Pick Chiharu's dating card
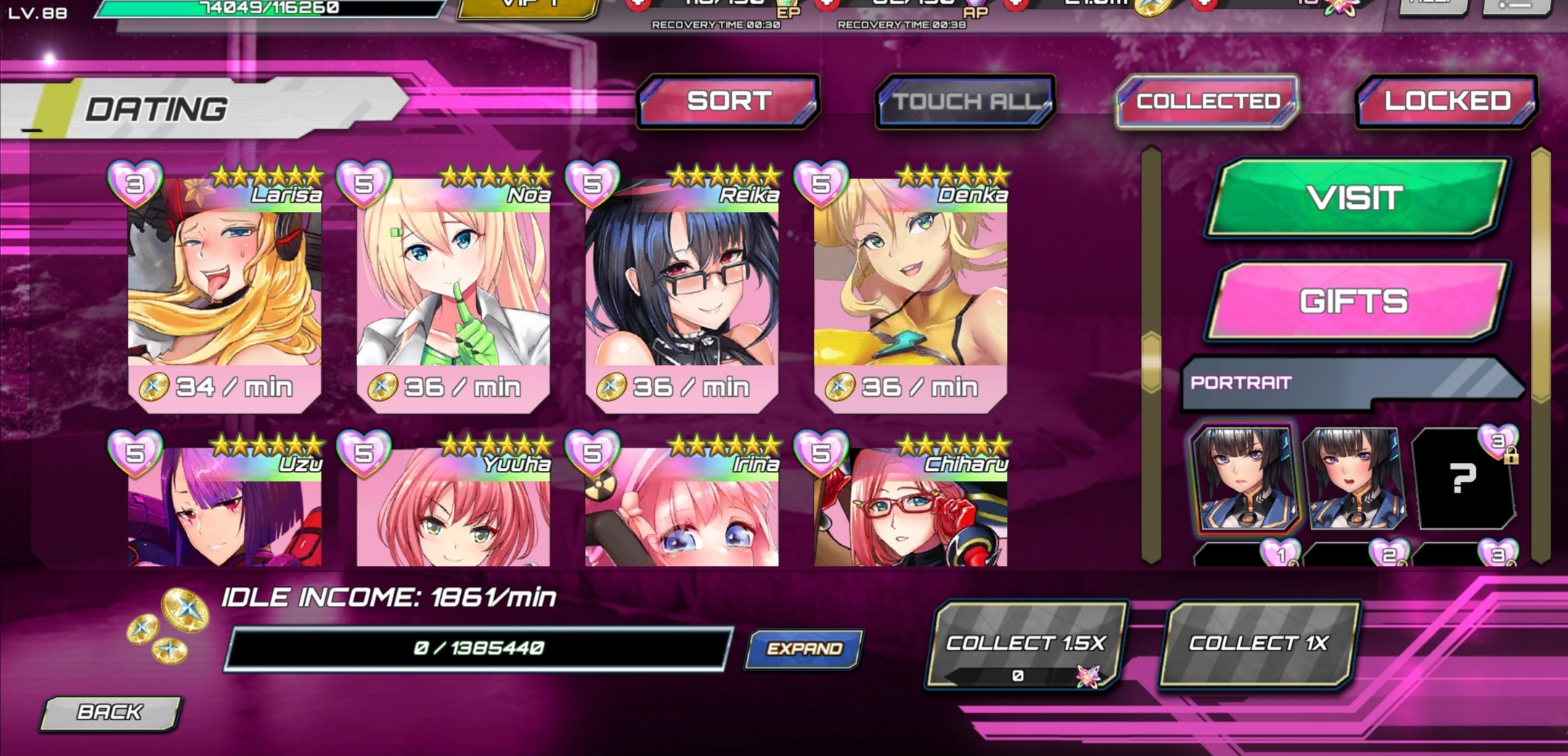This screenshot has width=1568, height=756. point(910,508)
